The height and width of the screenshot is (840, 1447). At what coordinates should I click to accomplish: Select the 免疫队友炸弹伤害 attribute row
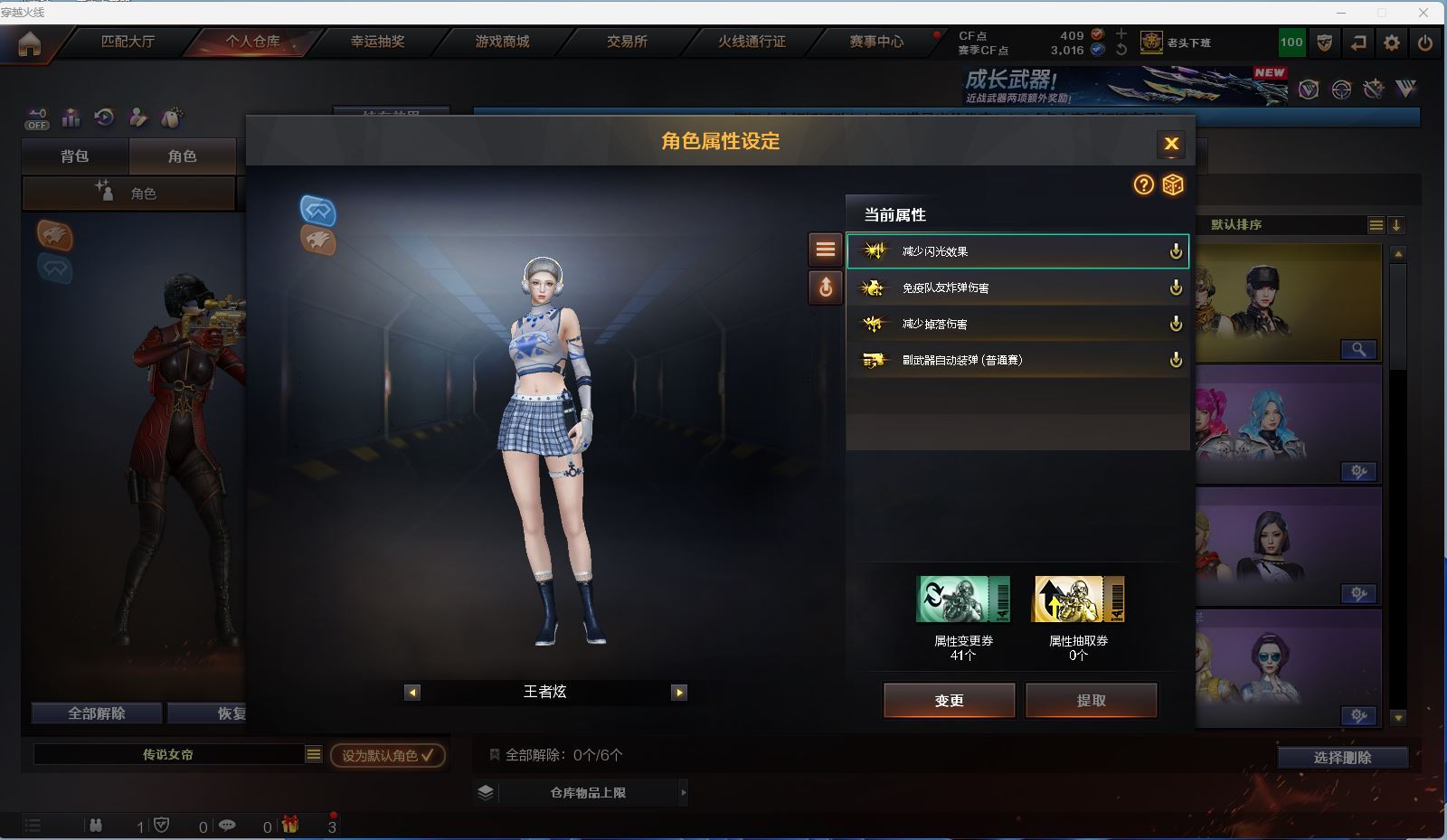[x=1017, y=288]
